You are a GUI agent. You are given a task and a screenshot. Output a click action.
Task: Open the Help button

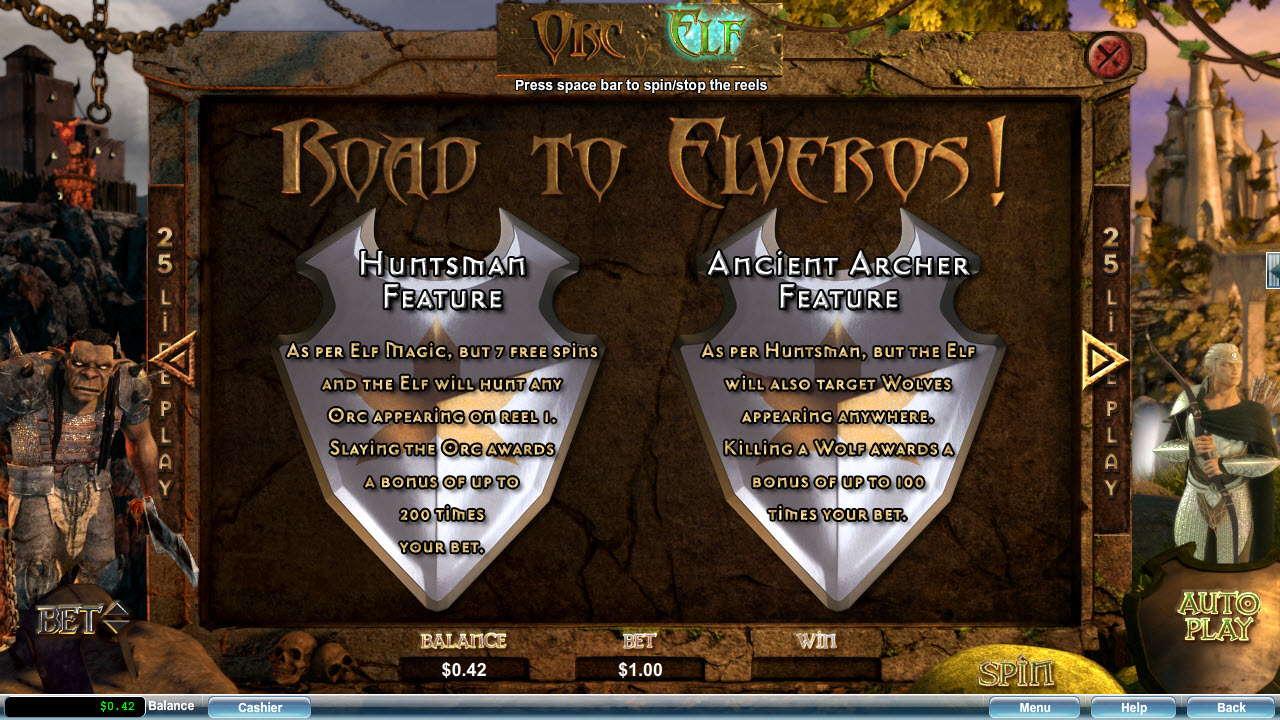pos(1133,708)
